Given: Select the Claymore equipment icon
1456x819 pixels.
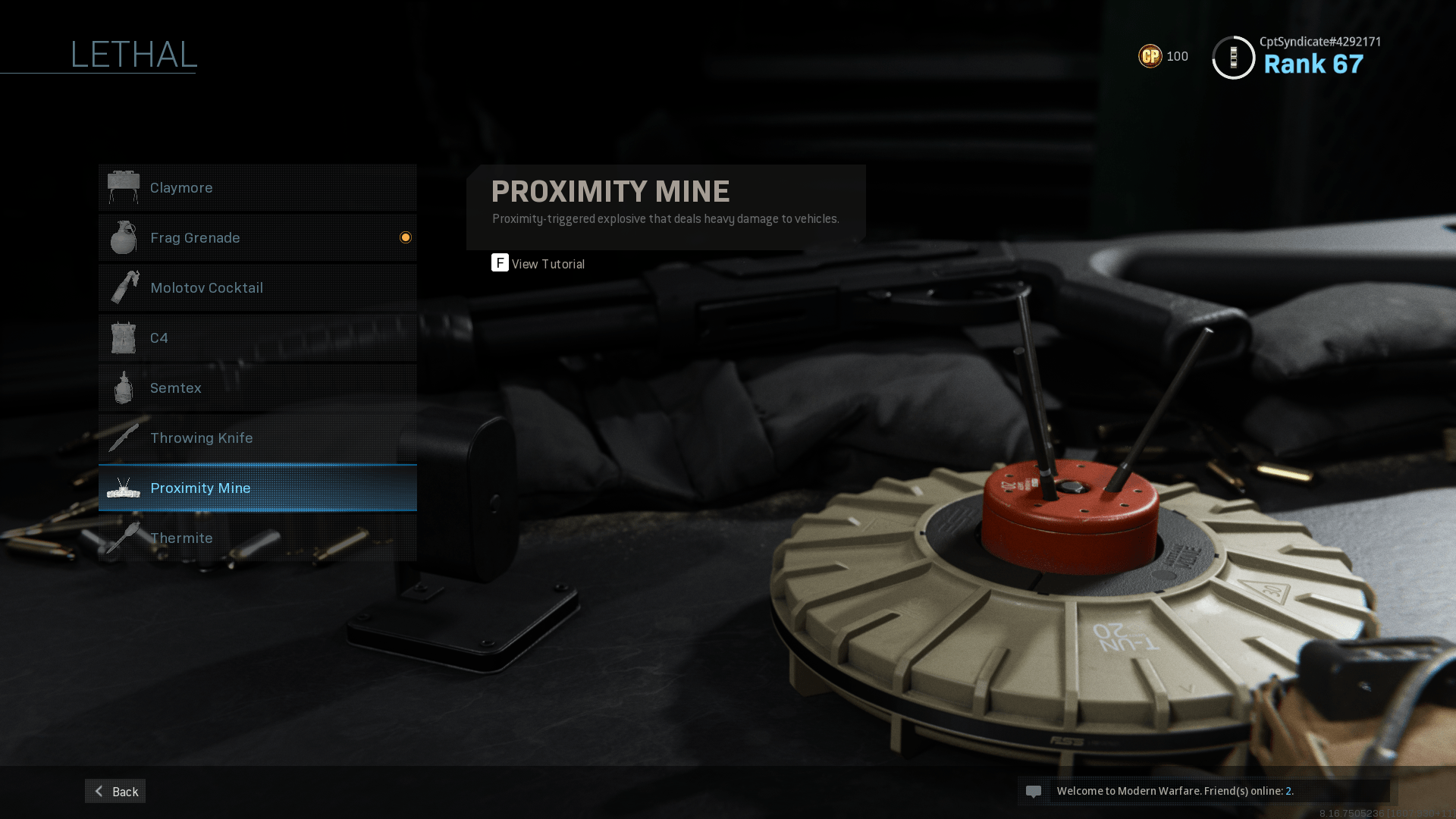Looking at the screenshot, I should [x=124, y=187].
